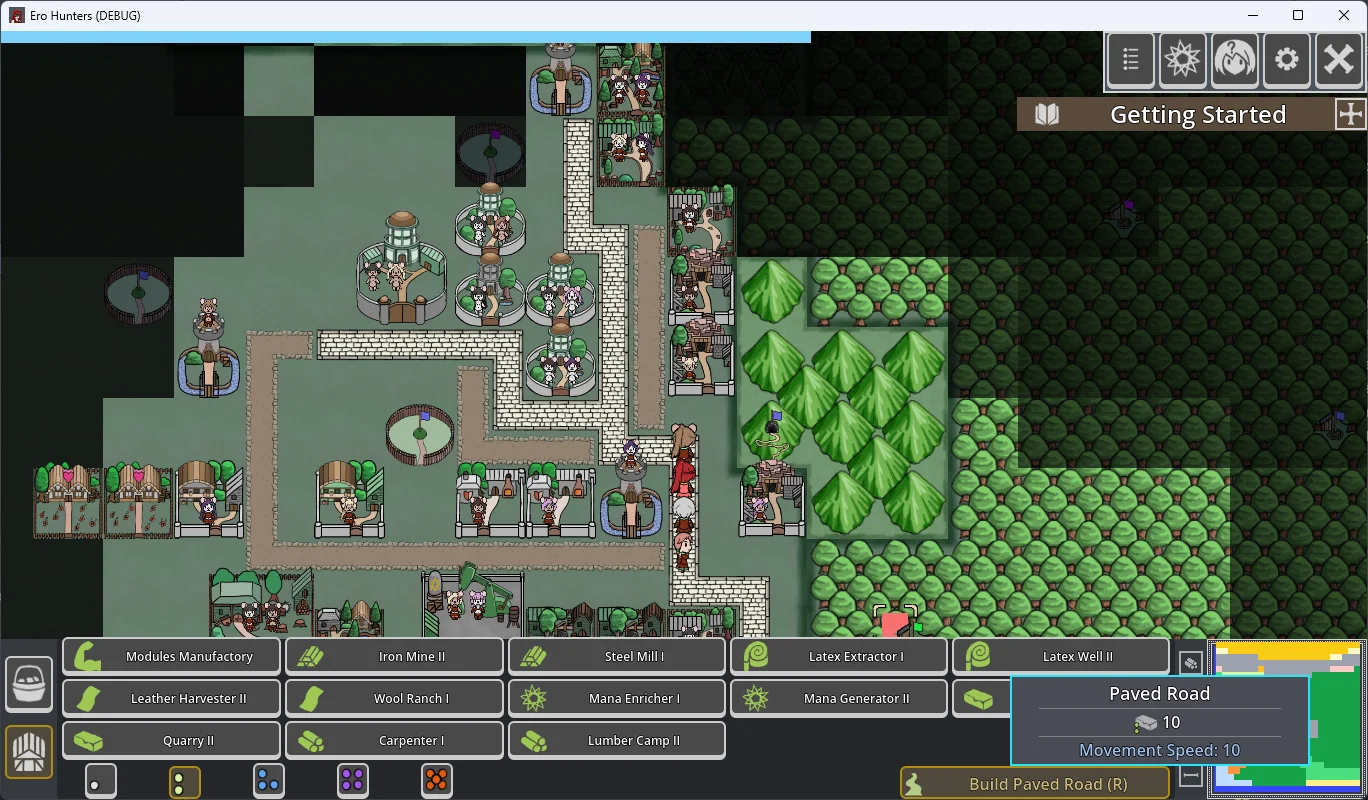Image resolution: width=1368 pixels, height=800 pixels.
Task: Pick the Latex Extractor I building
Action: pos(839,657)
